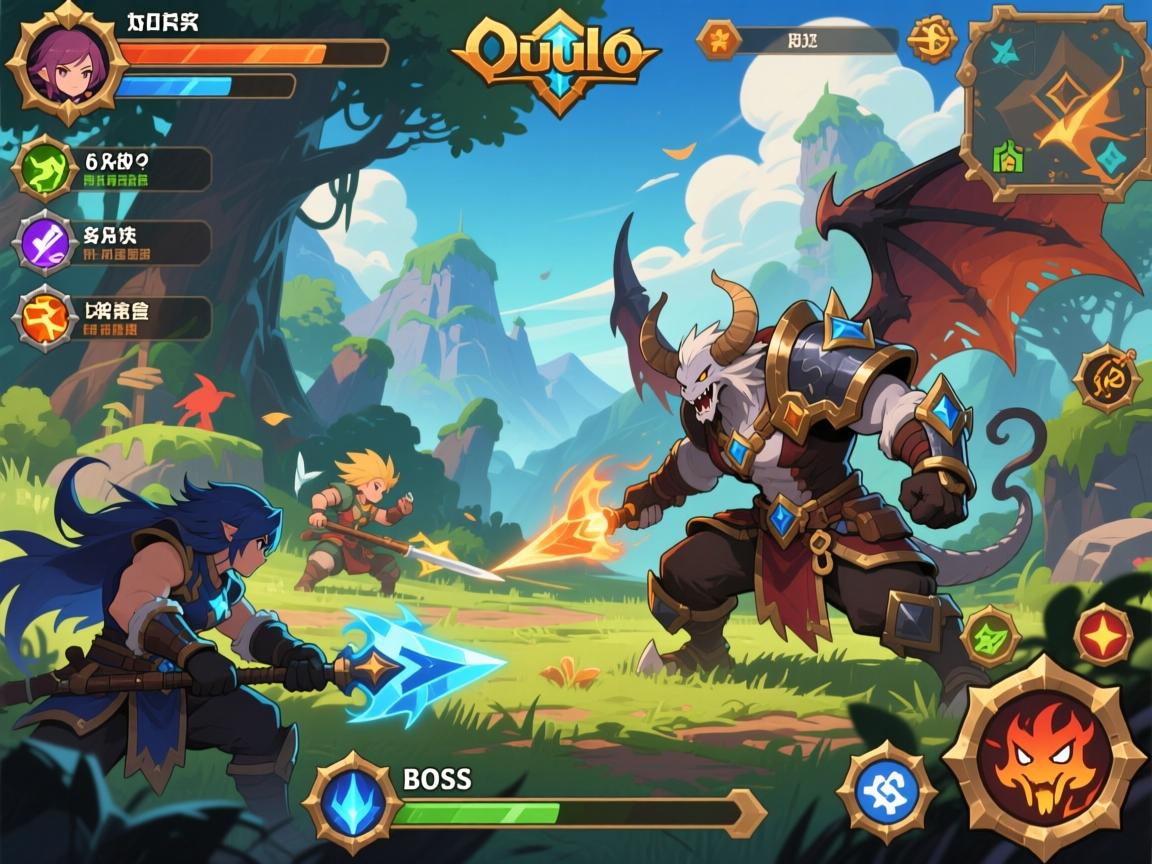This screenshot has width=1152, height=864.
Task: Open the purple-haired hero portrait
Action: (66, 62)
